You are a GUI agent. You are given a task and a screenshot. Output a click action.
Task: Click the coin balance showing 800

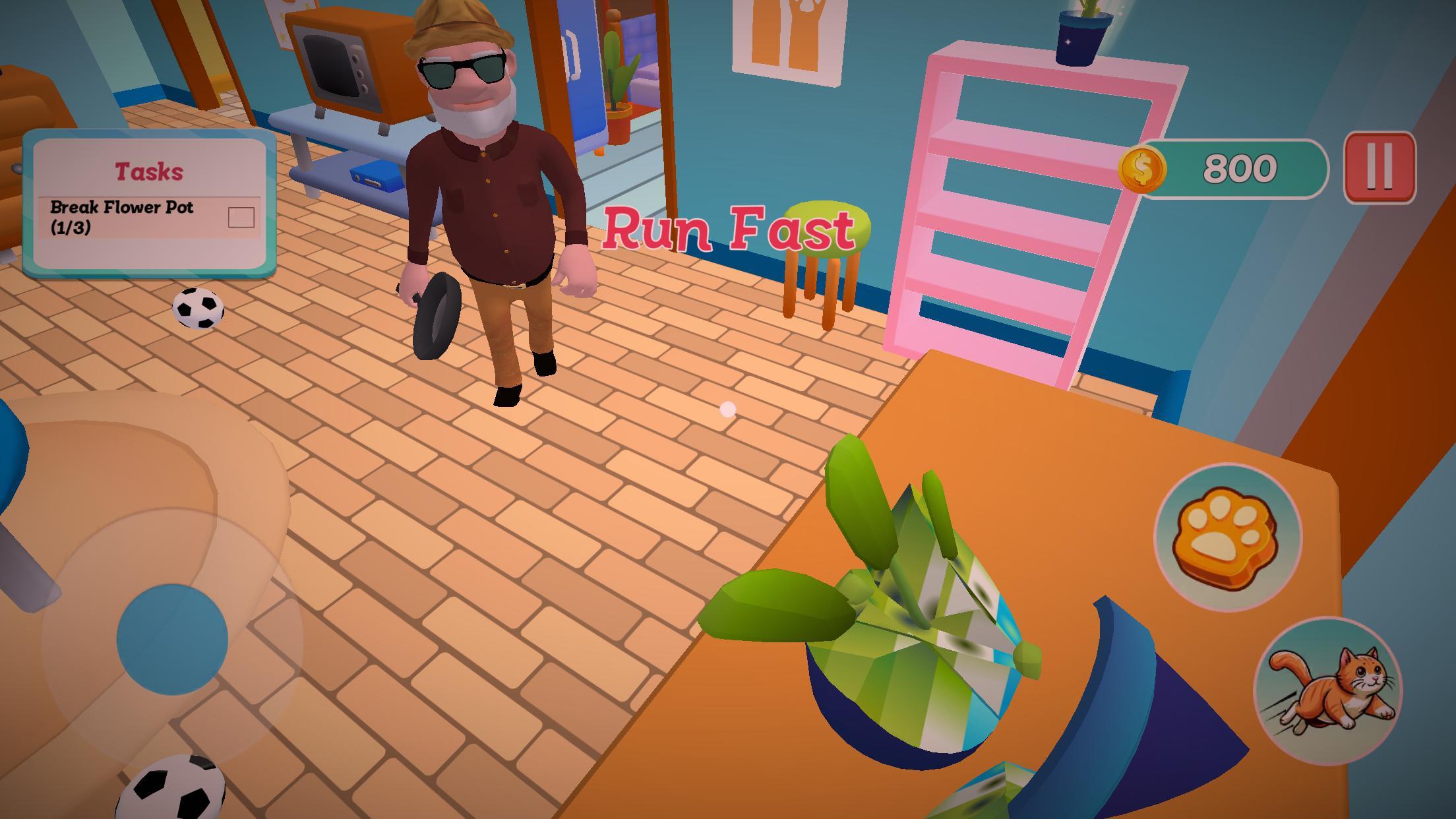[1238, 169]
